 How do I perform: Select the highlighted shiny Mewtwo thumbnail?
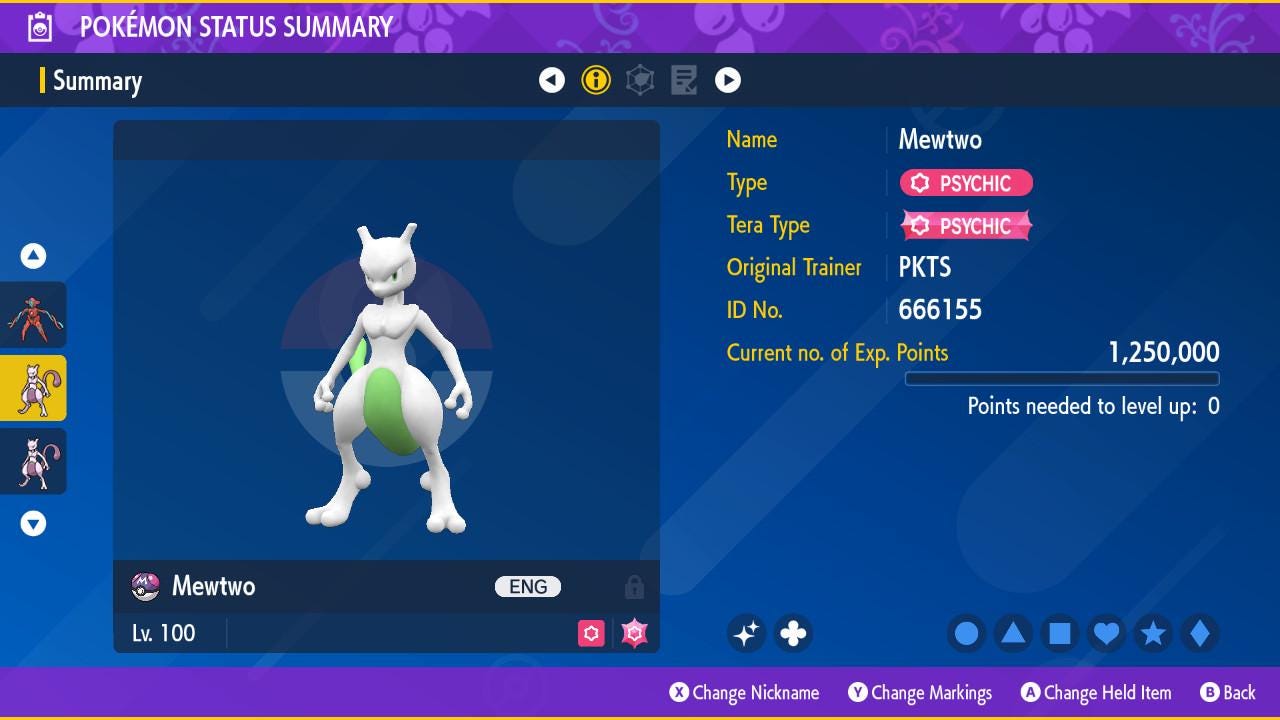click(34, 388)
